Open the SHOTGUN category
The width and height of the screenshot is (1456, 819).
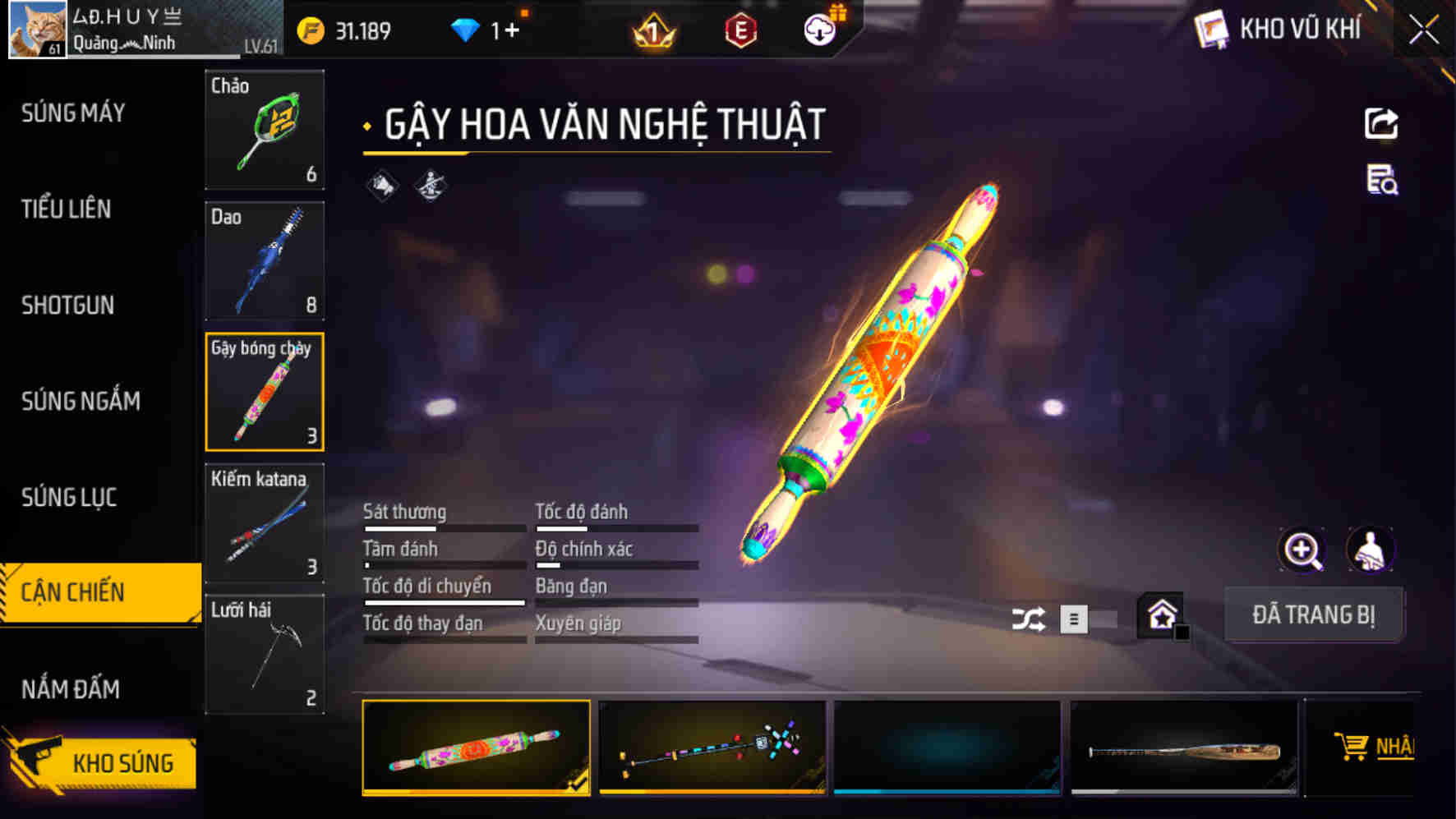69,306
